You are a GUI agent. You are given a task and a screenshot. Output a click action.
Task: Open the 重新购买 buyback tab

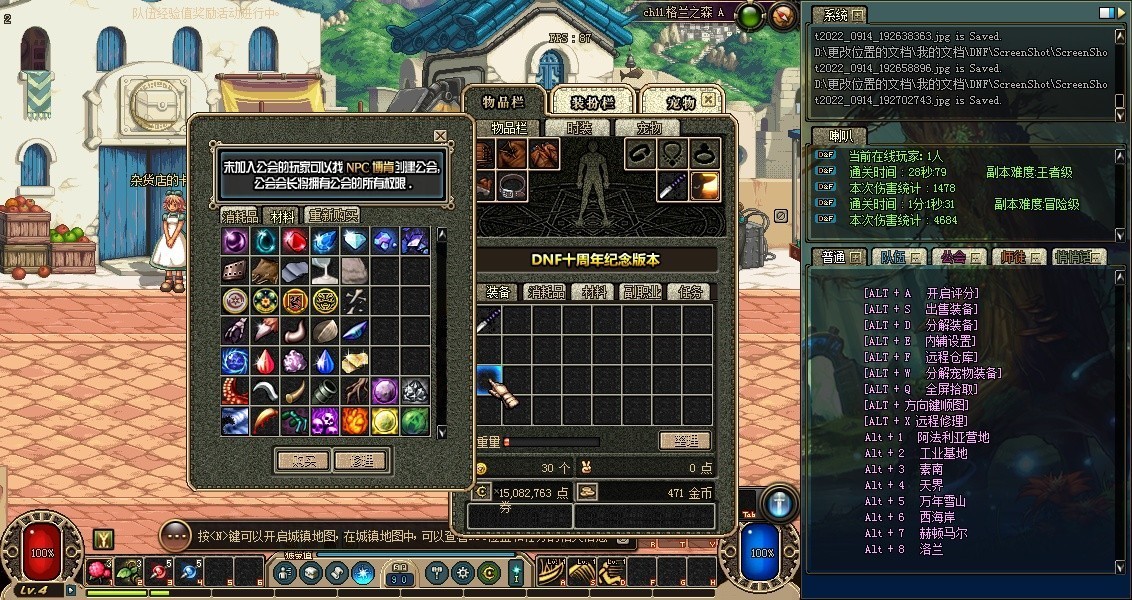click(333, 216)
